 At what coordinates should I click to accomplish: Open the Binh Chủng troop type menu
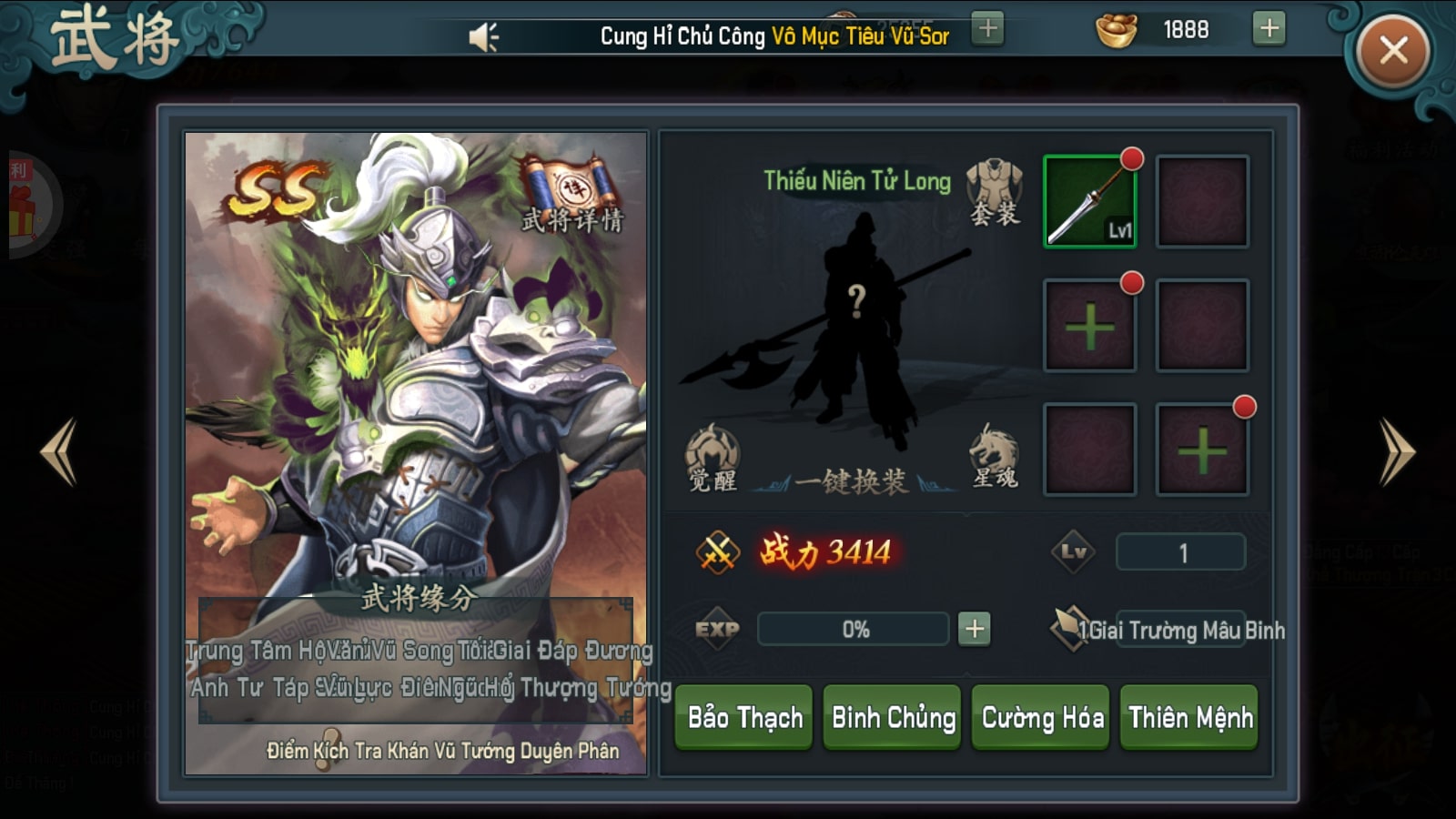[893, 718]
